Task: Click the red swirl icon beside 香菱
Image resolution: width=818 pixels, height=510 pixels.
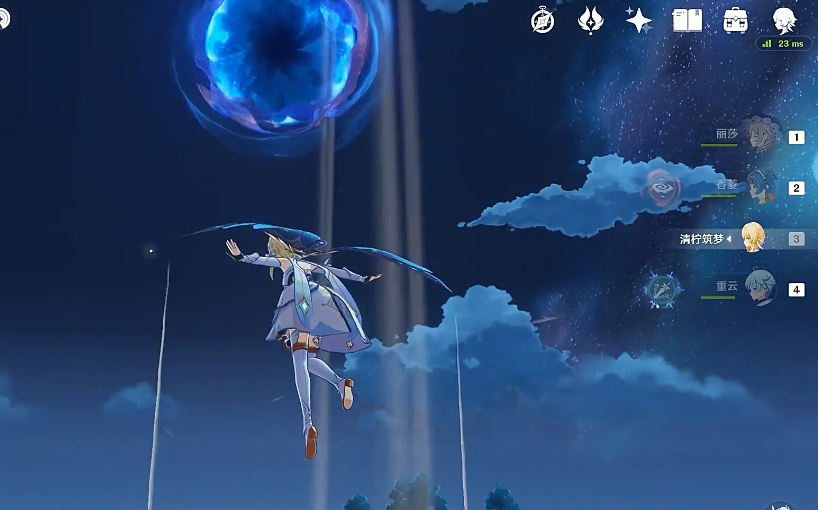Action: pyautogui.click(x=661, y=186)
